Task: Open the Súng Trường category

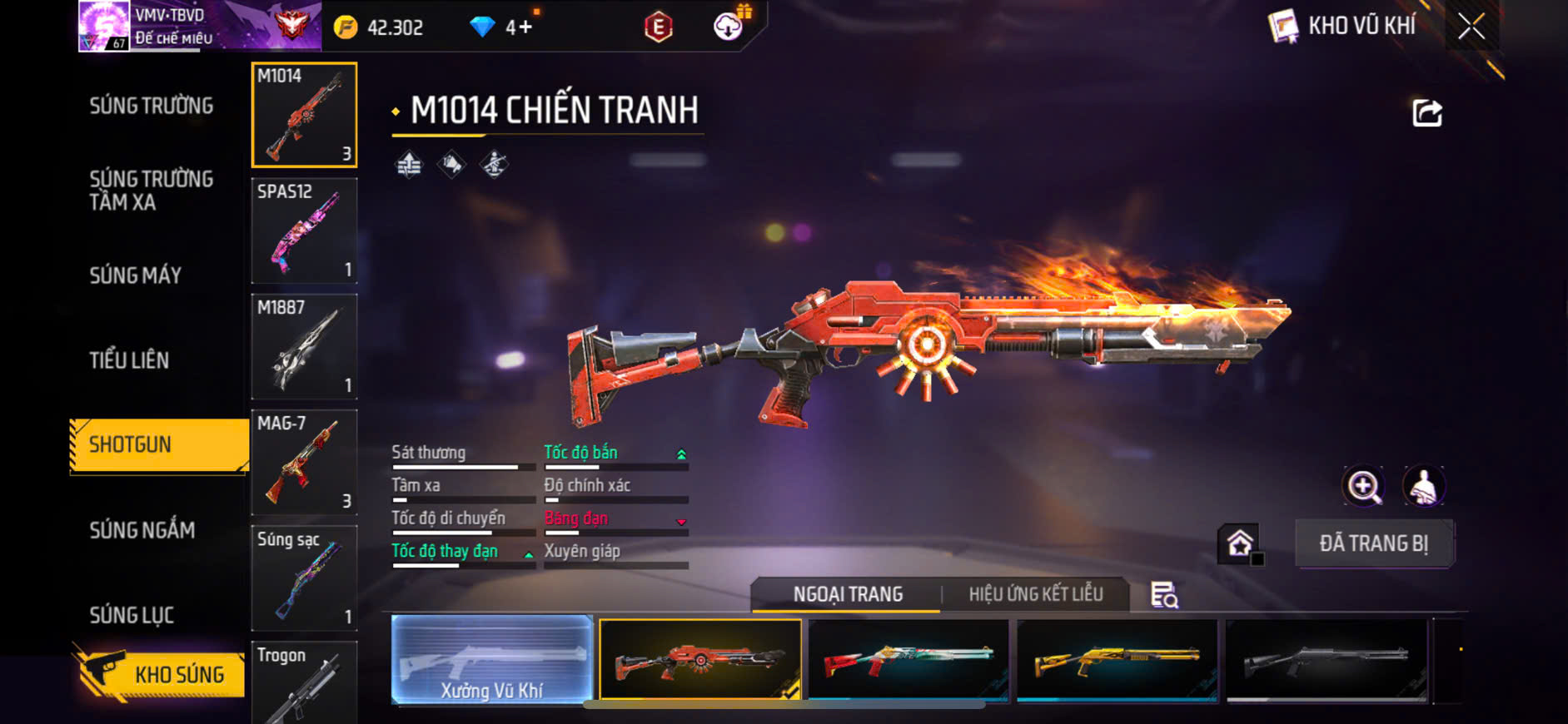Action: [151, 106]
